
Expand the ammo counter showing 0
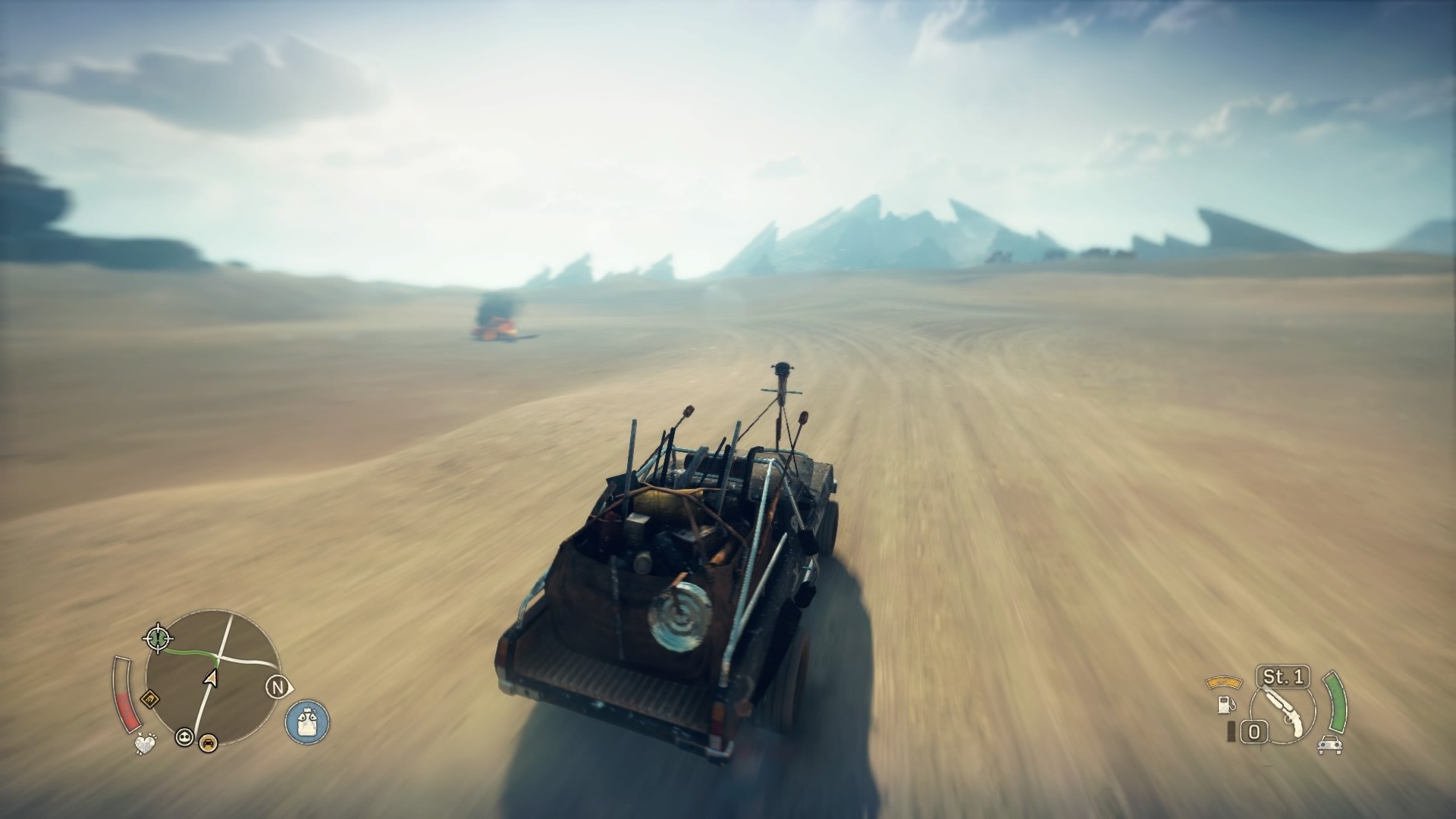coord(1254,730)
